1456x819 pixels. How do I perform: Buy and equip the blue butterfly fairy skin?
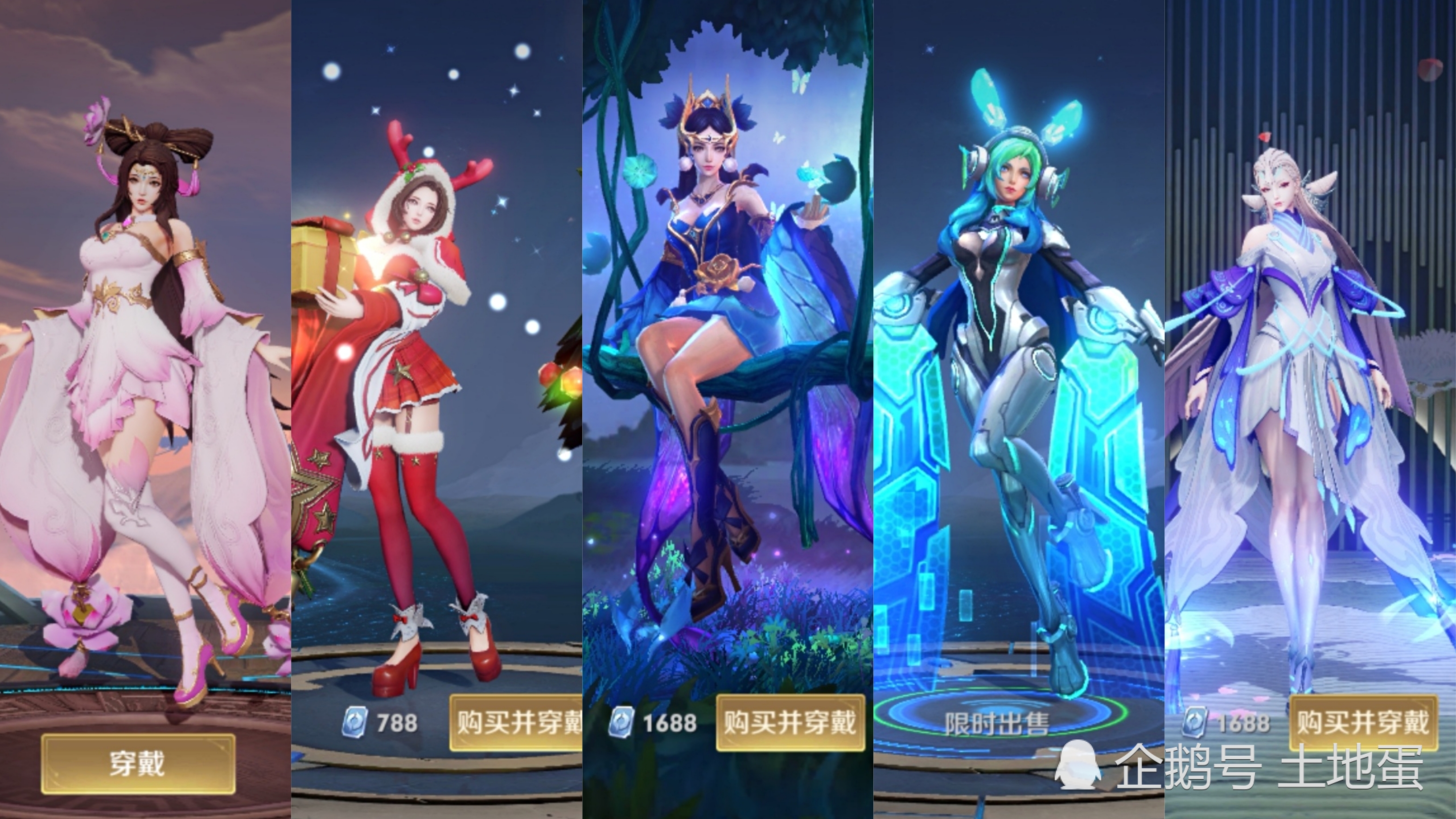pyautogui.click(x=790, y=723)
